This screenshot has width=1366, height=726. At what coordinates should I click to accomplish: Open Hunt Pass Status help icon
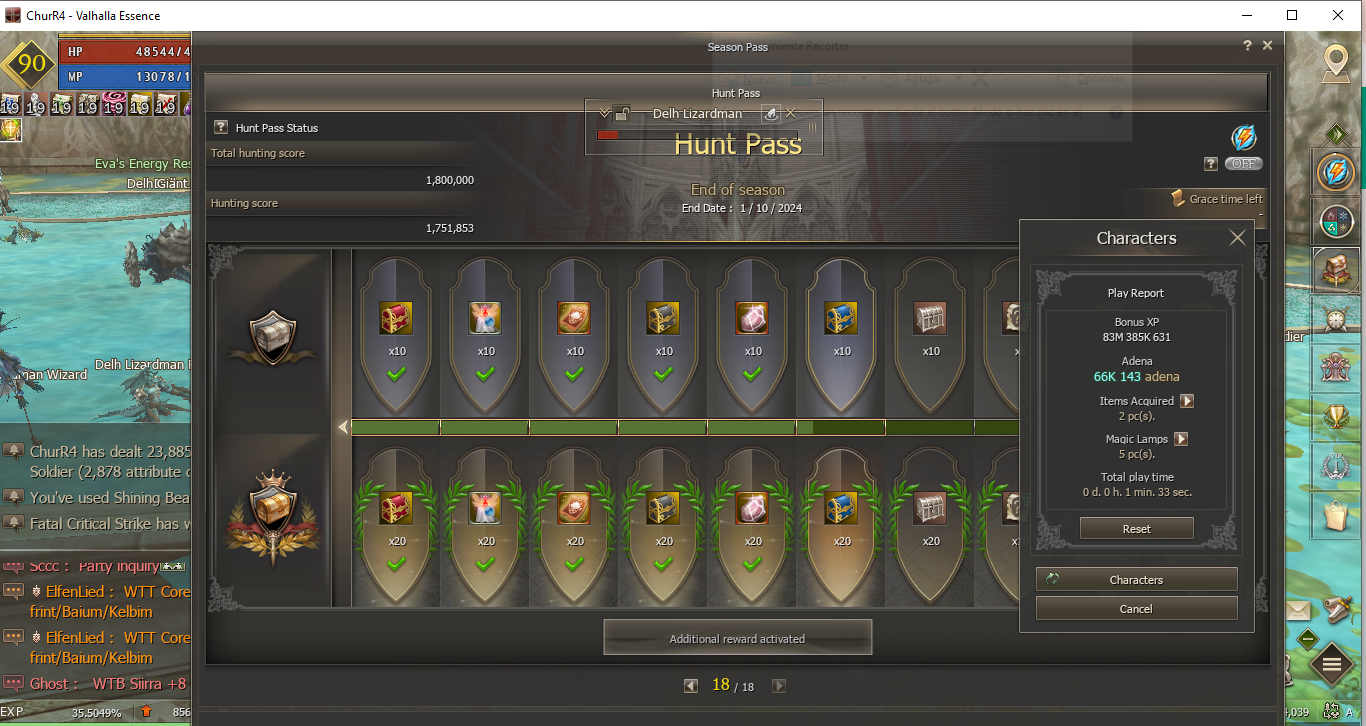coord(221,128)
